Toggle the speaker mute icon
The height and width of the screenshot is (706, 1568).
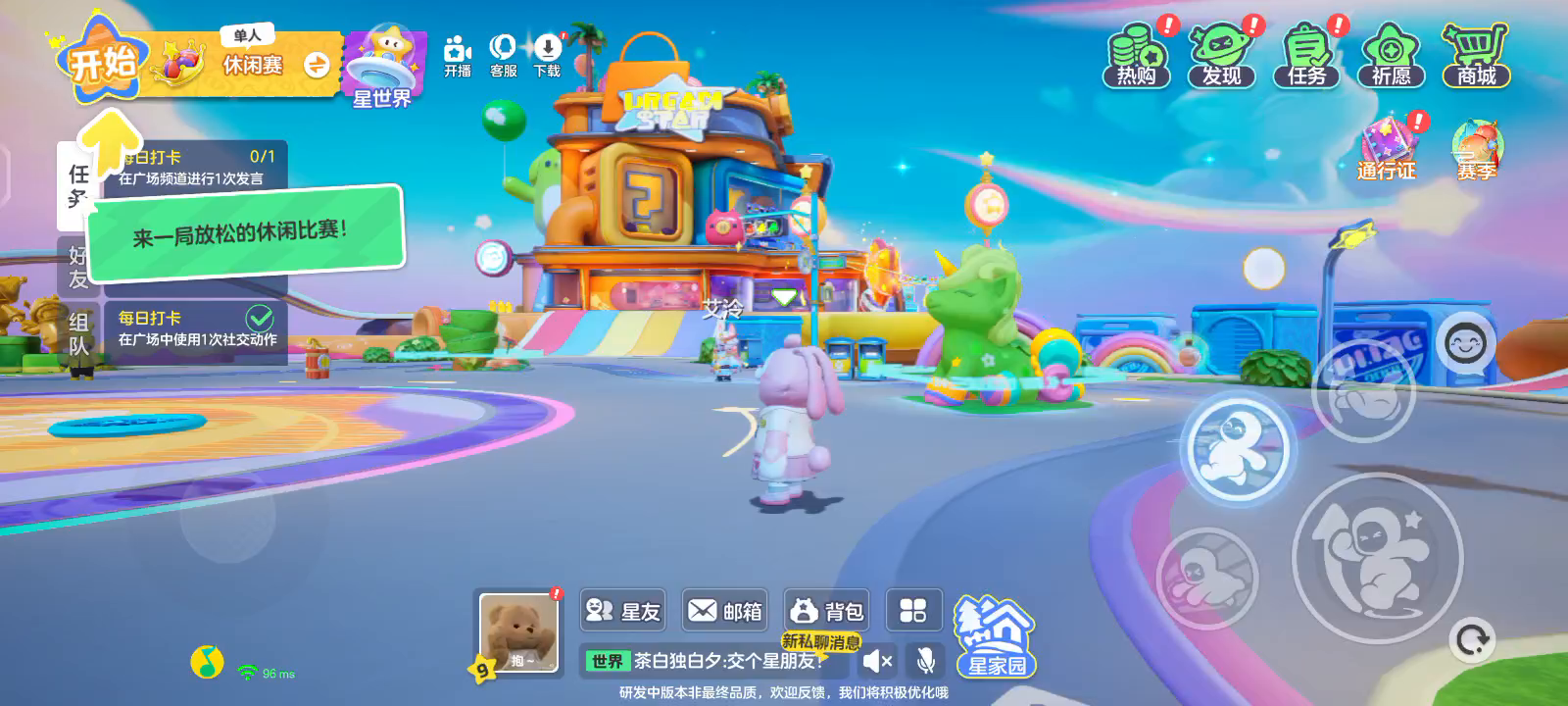pyautogui.click(x=877, y=661)
